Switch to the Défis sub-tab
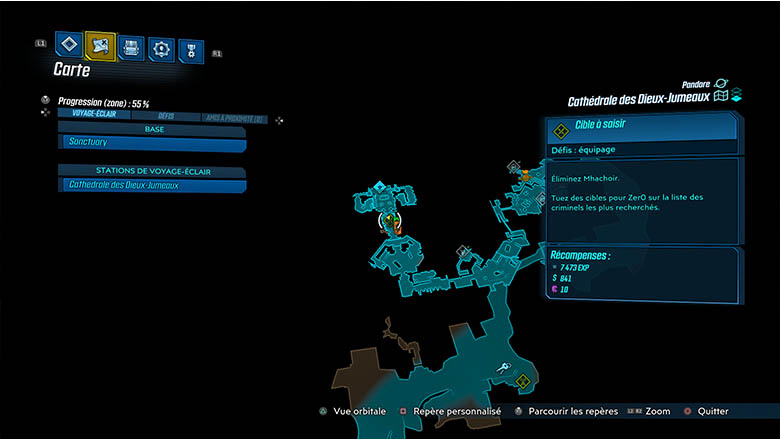Screen dimensions: 780x439 [165, 116]
